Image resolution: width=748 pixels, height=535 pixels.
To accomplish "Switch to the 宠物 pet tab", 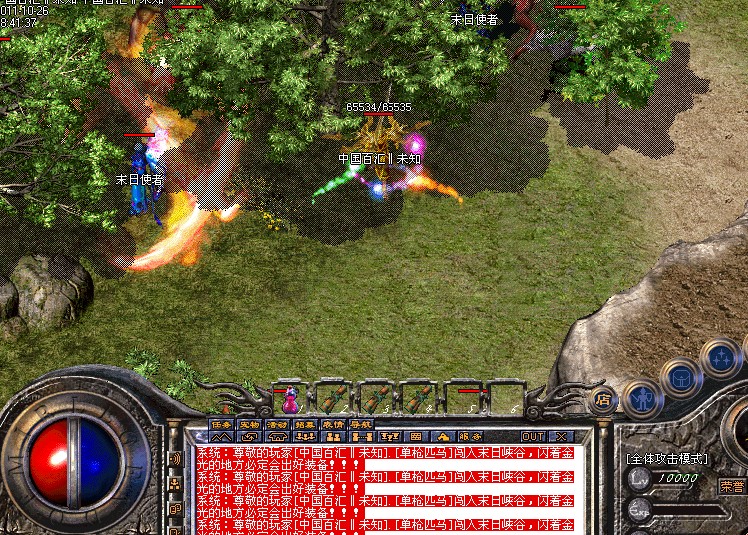I will coord(249,425).
